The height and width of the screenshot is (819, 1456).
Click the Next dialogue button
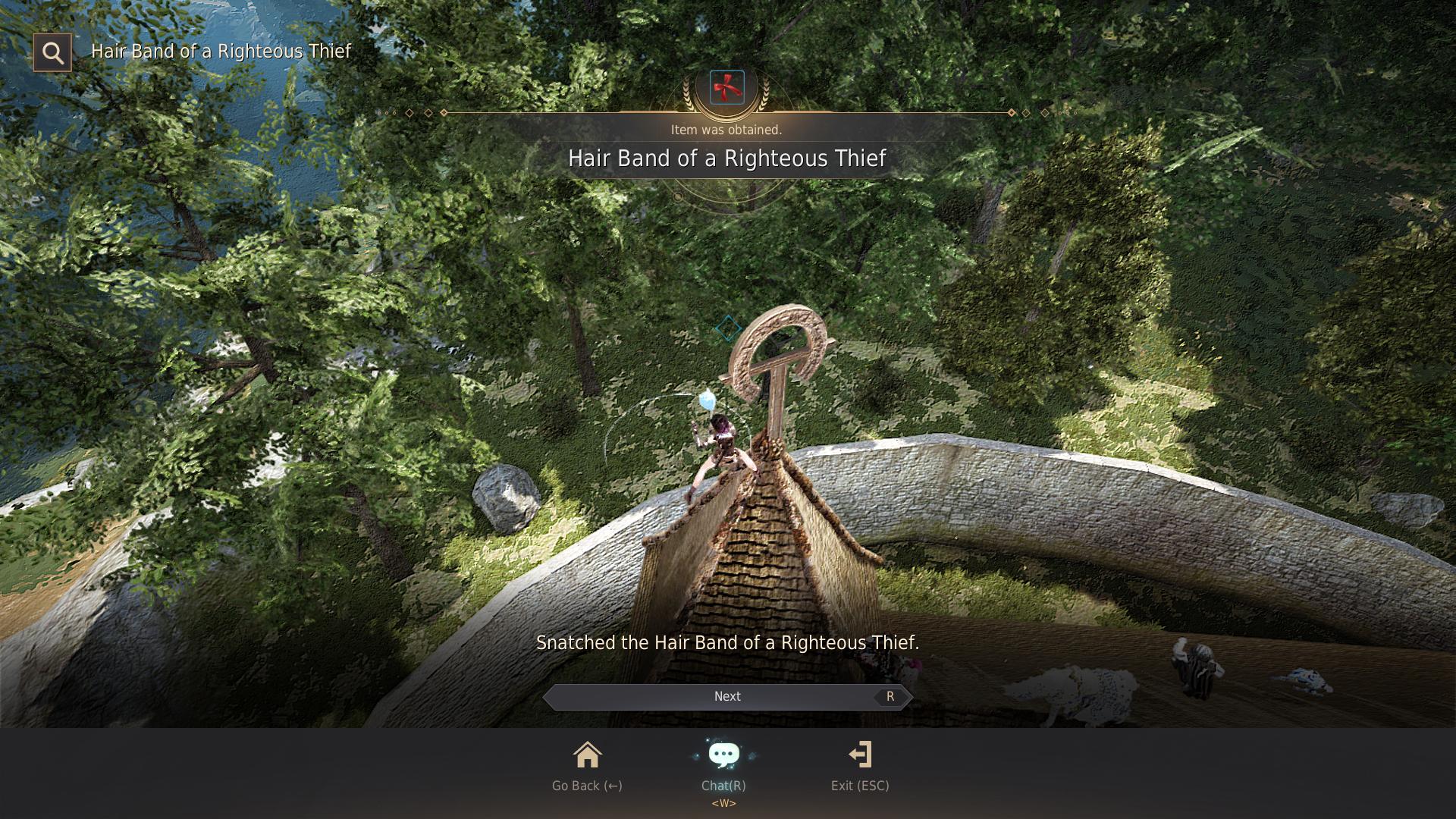727,696
